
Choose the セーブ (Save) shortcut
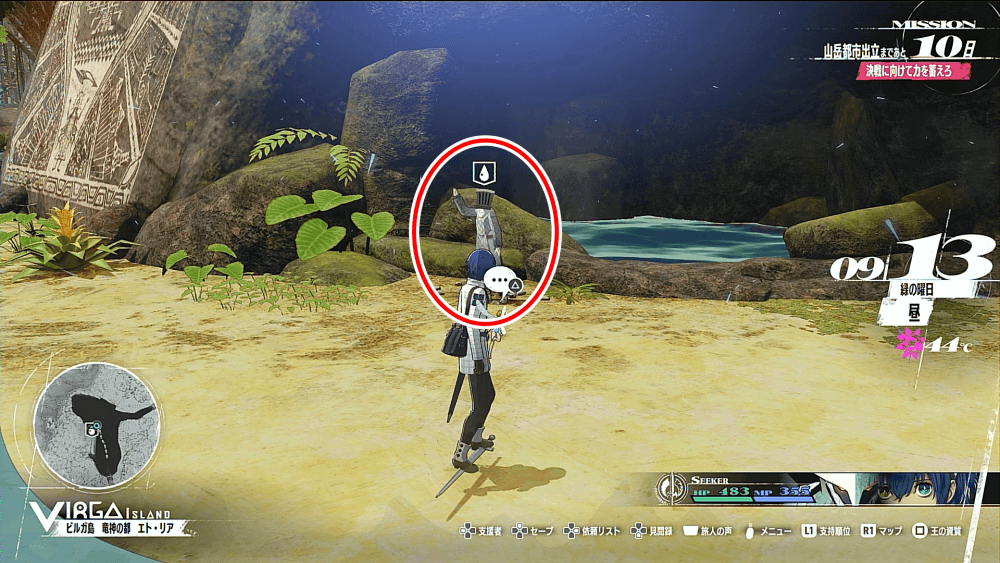[533, 530]
